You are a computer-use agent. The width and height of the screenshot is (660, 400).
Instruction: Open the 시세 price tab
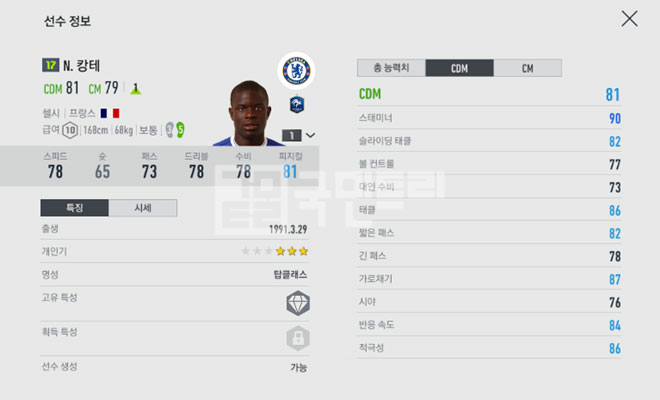(143, 208)
